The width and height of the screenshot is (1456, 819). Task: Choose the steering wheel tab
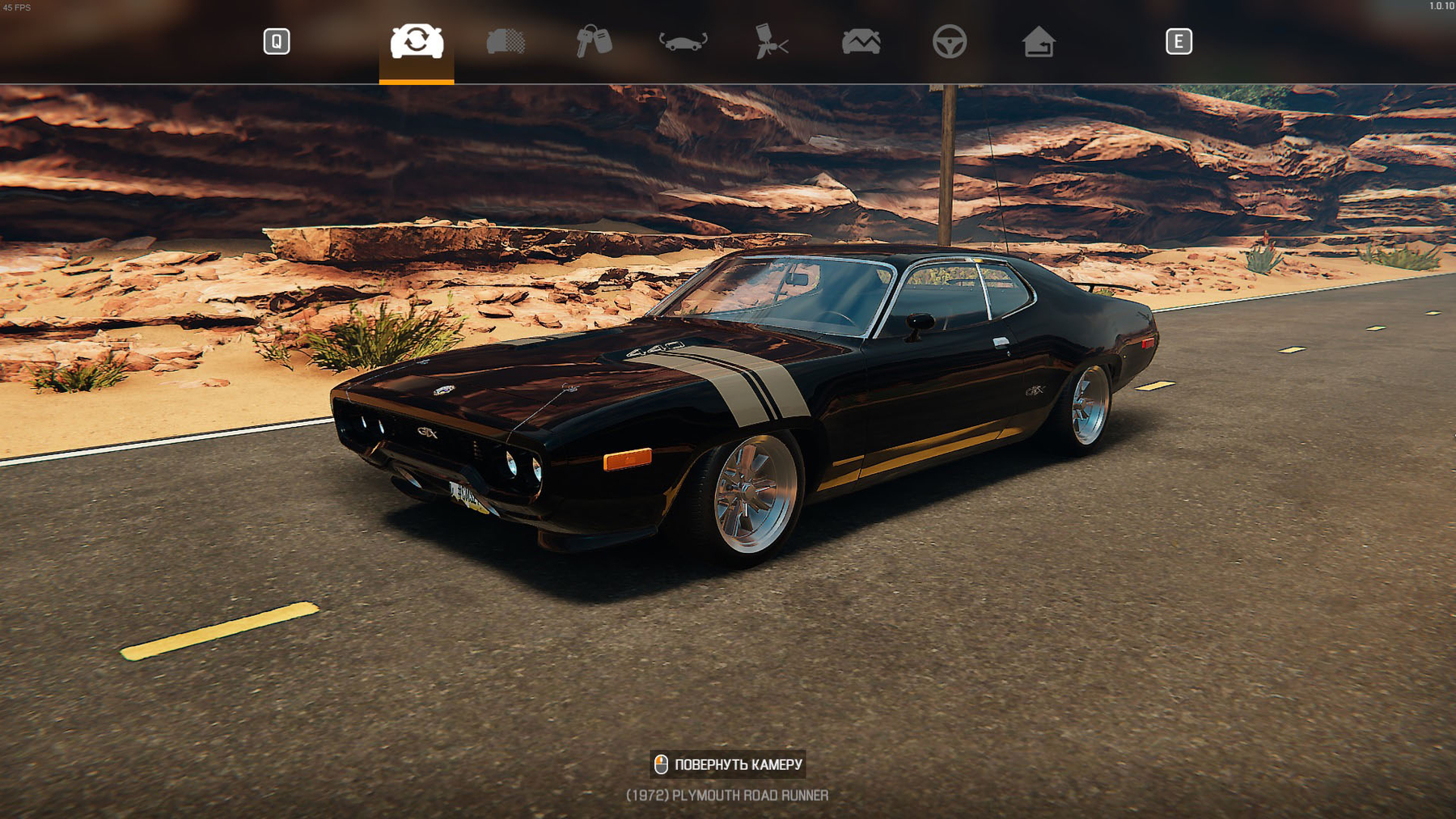949,41
